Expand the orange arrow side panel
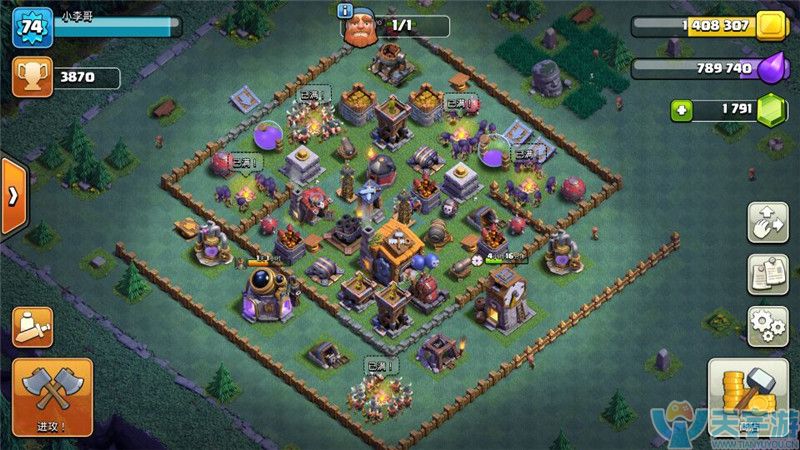This screenshot has width=800, height=450. click(13, 196)
